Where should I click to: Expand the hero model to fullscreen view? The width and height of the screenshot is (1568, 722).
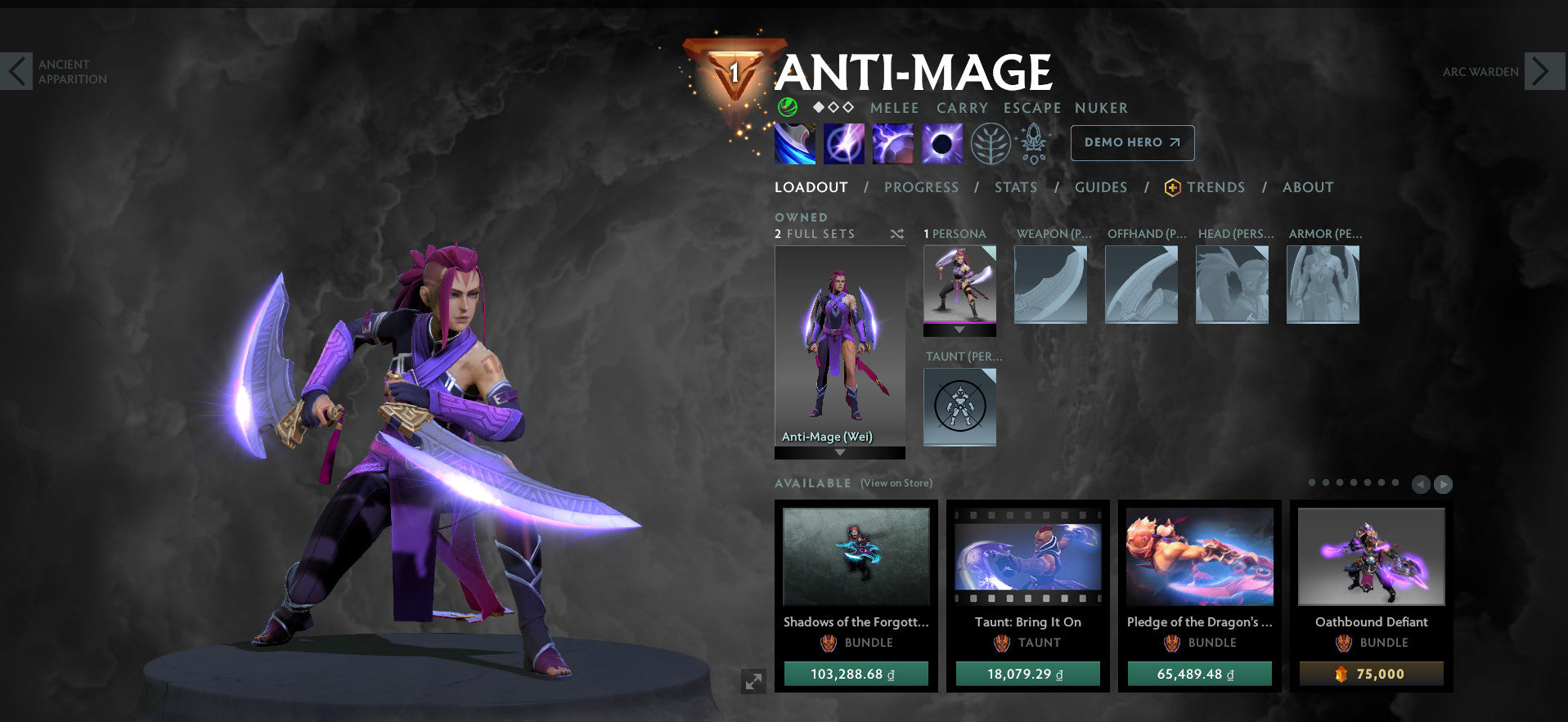tap(753, 680)
